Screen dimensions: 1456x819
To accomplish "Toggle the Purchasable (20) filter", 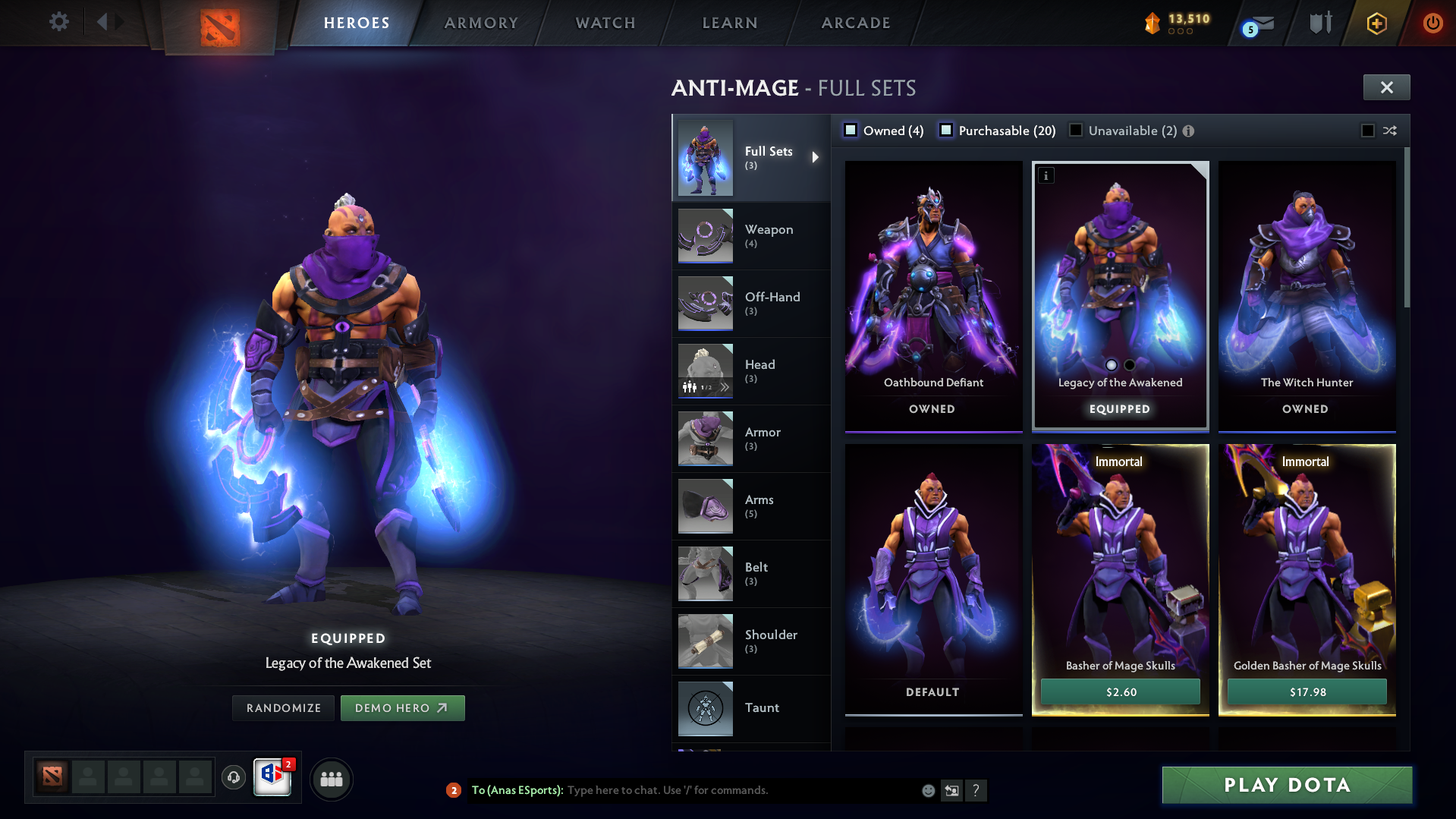I will coord(946,131).
